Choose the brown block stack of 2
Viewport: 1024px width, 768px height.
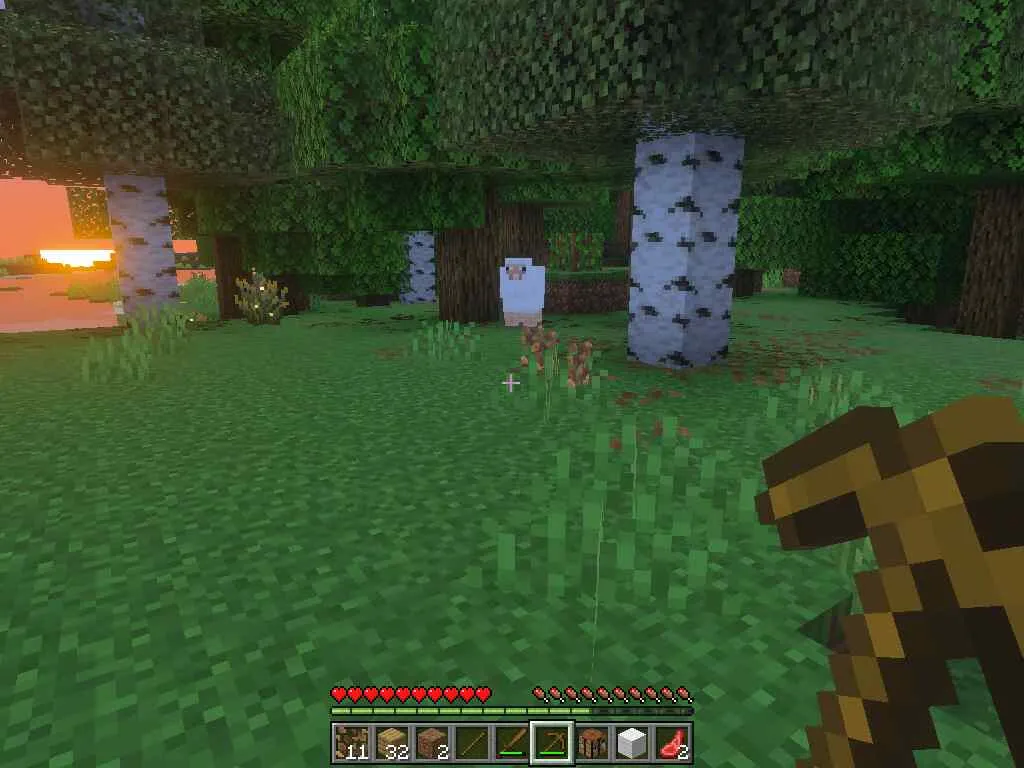431,742
